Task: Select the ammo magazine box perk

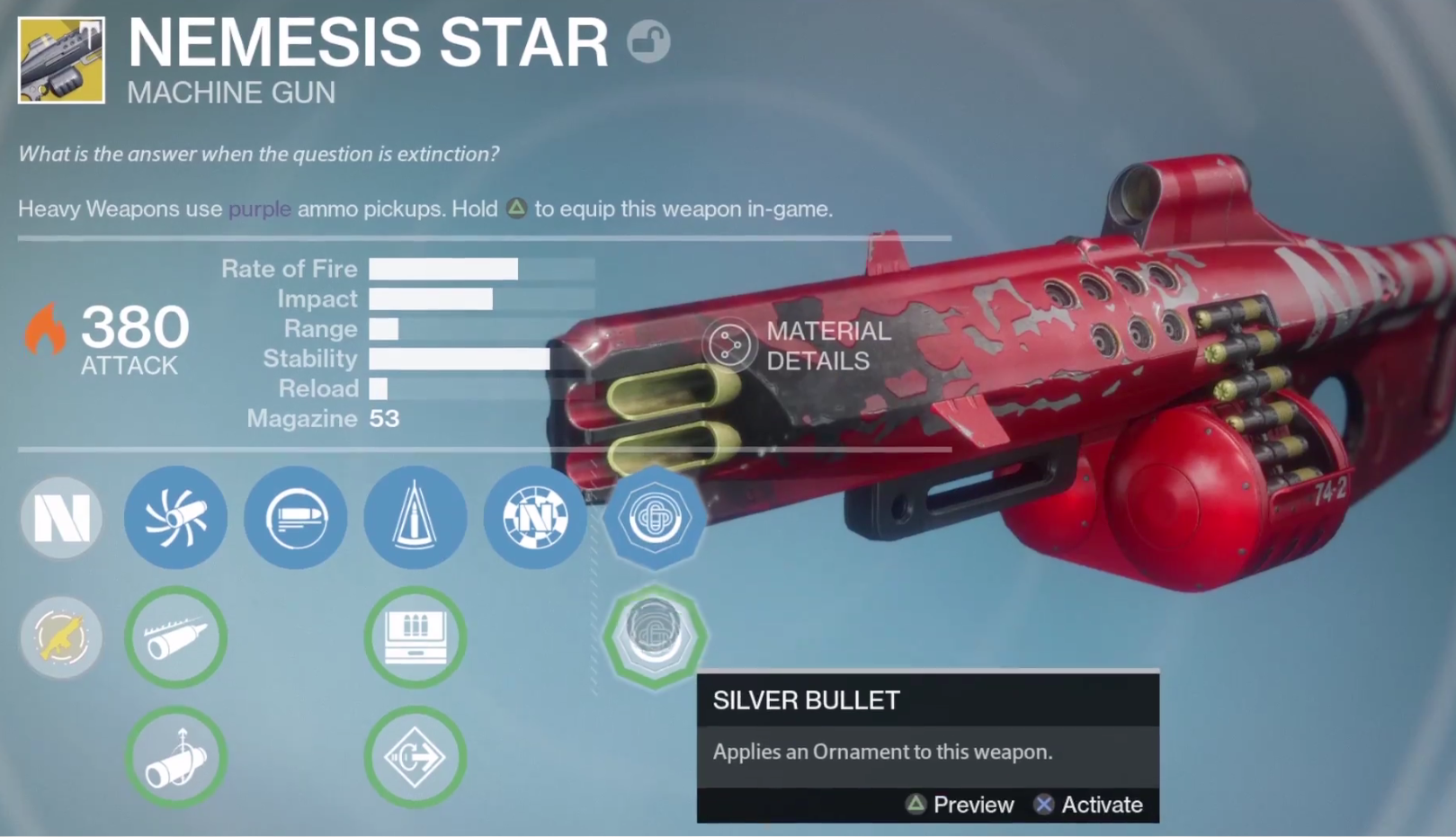Action: click(415, 637)
